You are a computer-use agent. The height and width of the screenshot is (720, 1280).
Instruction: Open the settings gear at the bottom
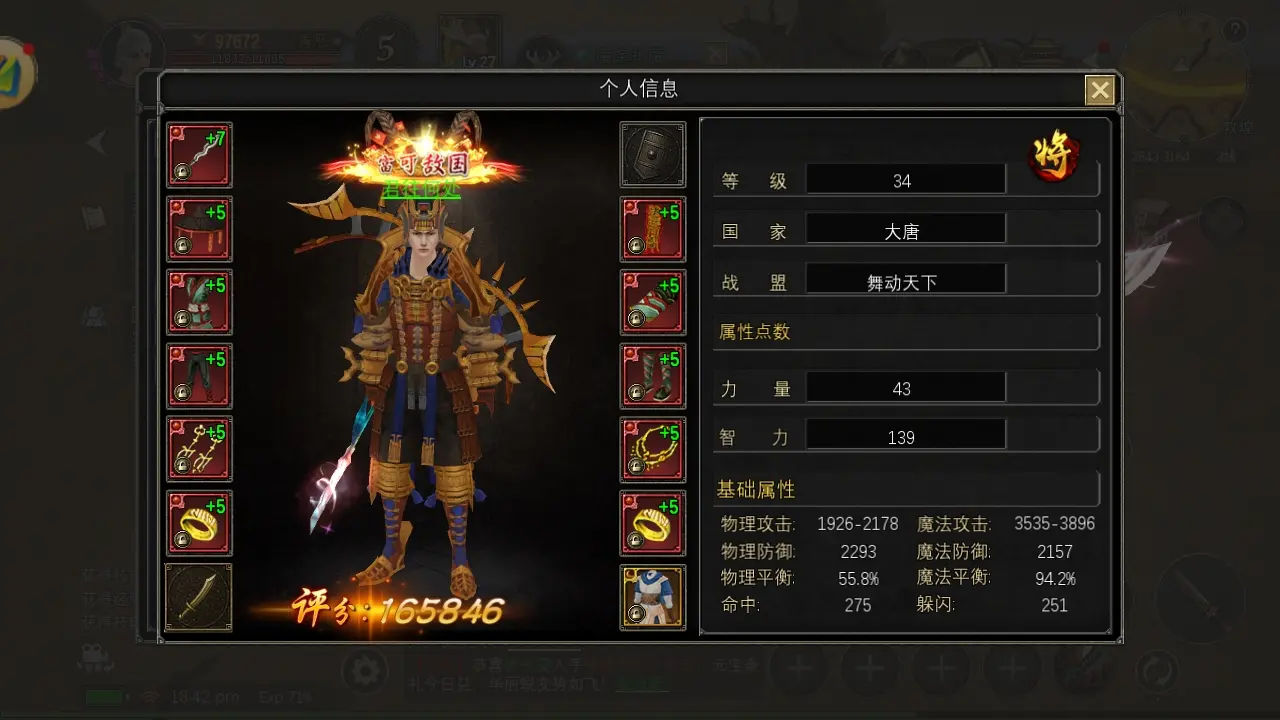pos(365,673)
